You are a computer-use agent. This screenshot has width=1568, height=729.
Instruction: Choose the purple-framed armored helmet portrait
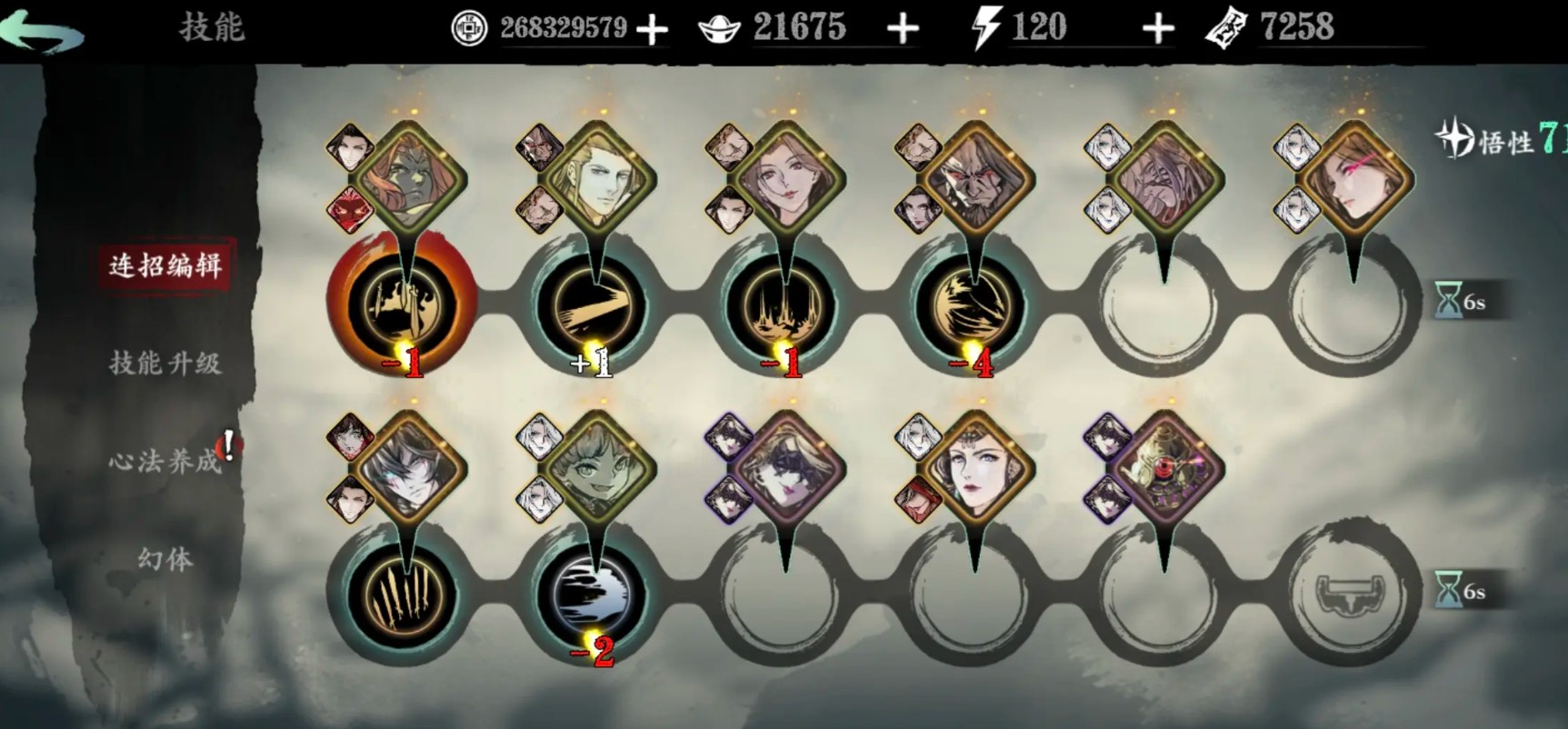coord(1165,468)
